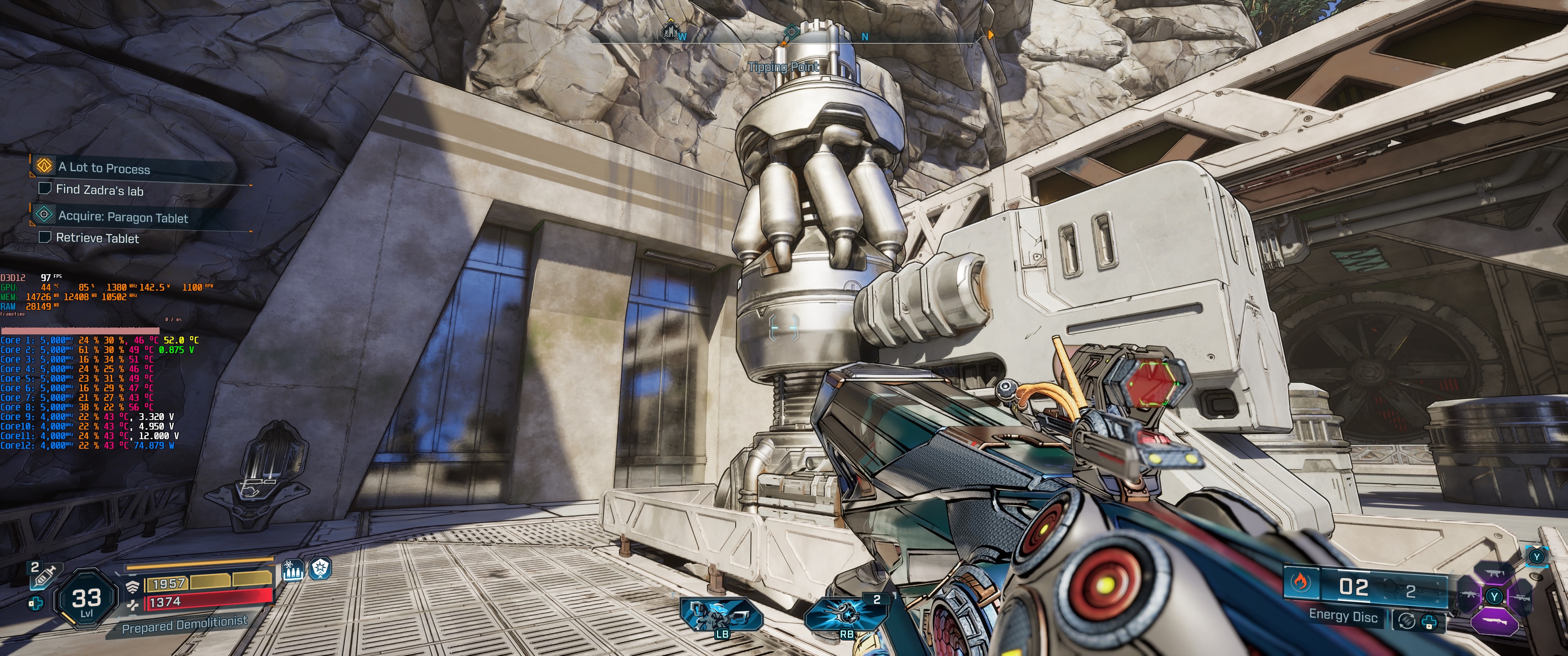Toggle the 'Find Zadra's lab' objective checkbox

44,189
